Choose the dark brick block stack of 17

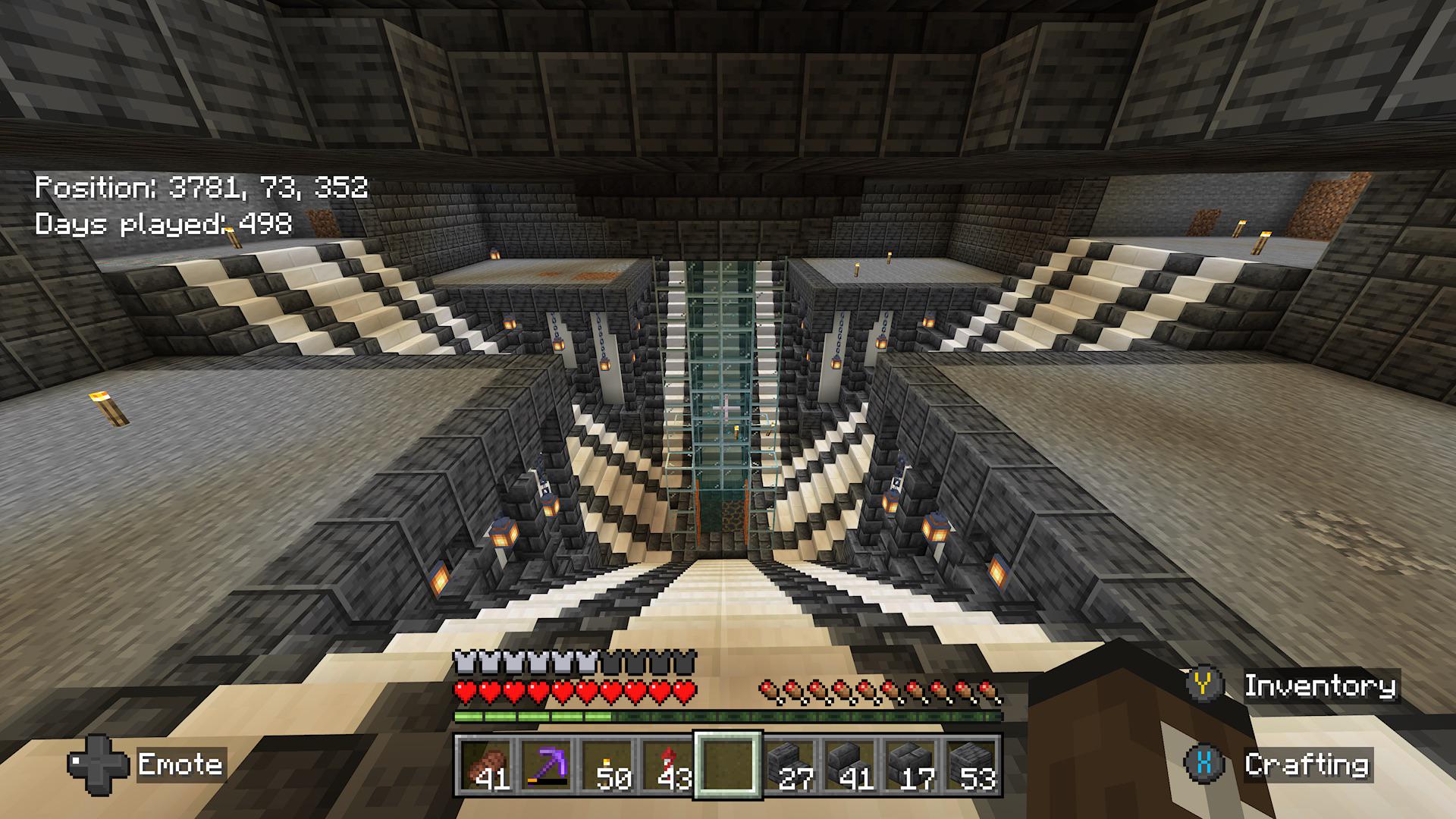(910, 765)
